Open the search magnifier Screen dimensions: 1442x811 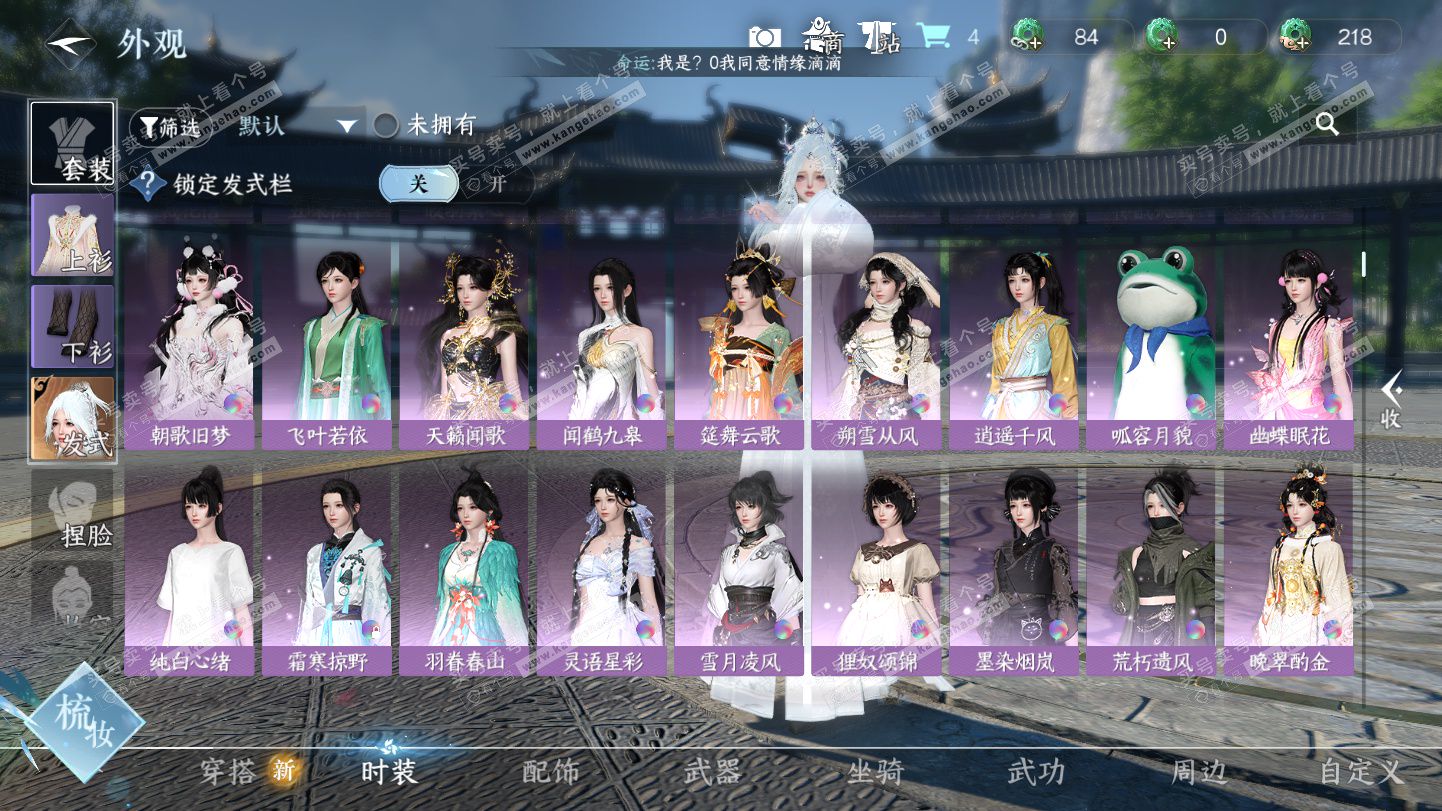[x=1327, y=124]
